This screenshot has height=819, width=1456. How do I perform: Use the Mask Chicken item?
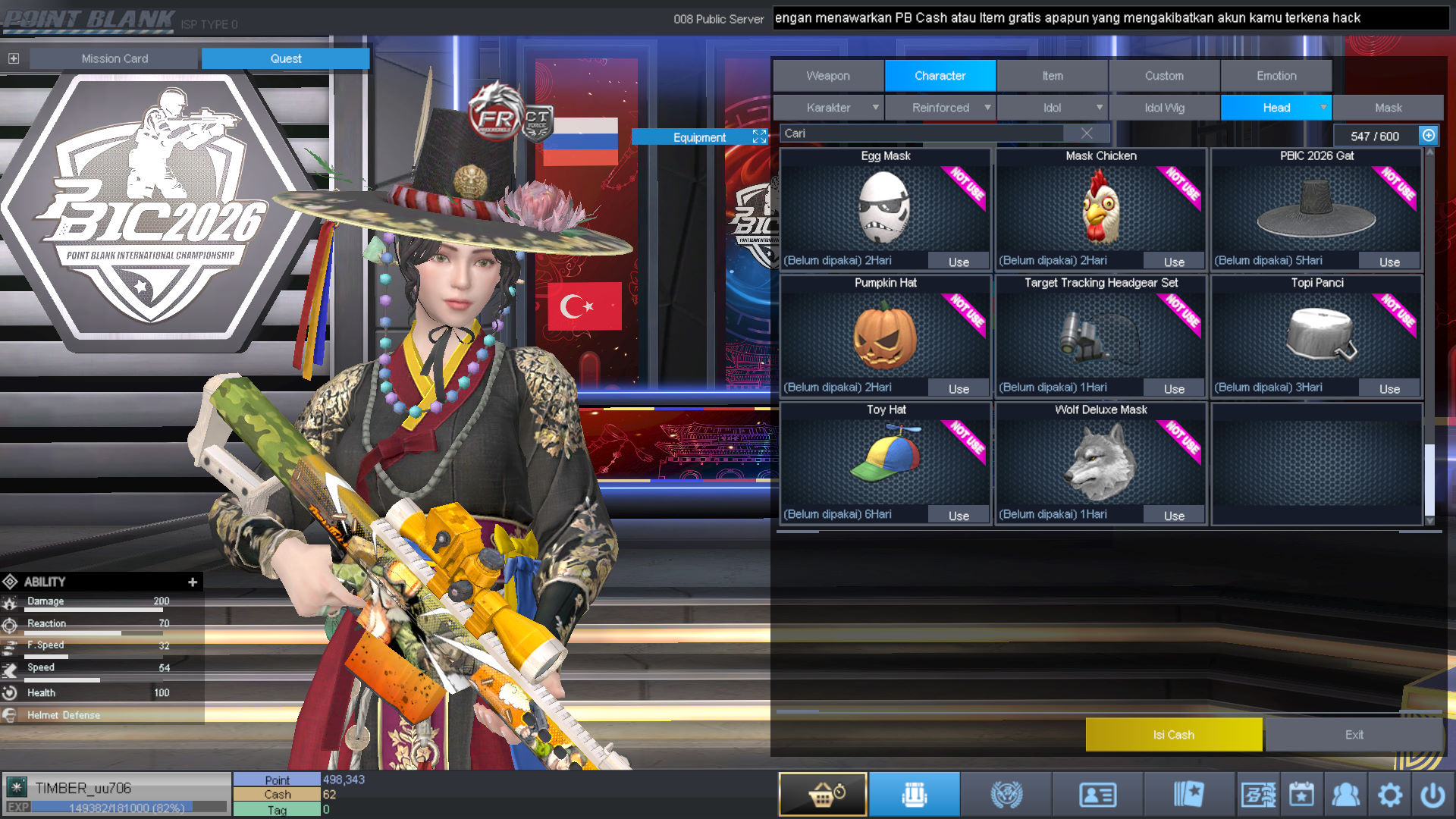pos(1174,262)
